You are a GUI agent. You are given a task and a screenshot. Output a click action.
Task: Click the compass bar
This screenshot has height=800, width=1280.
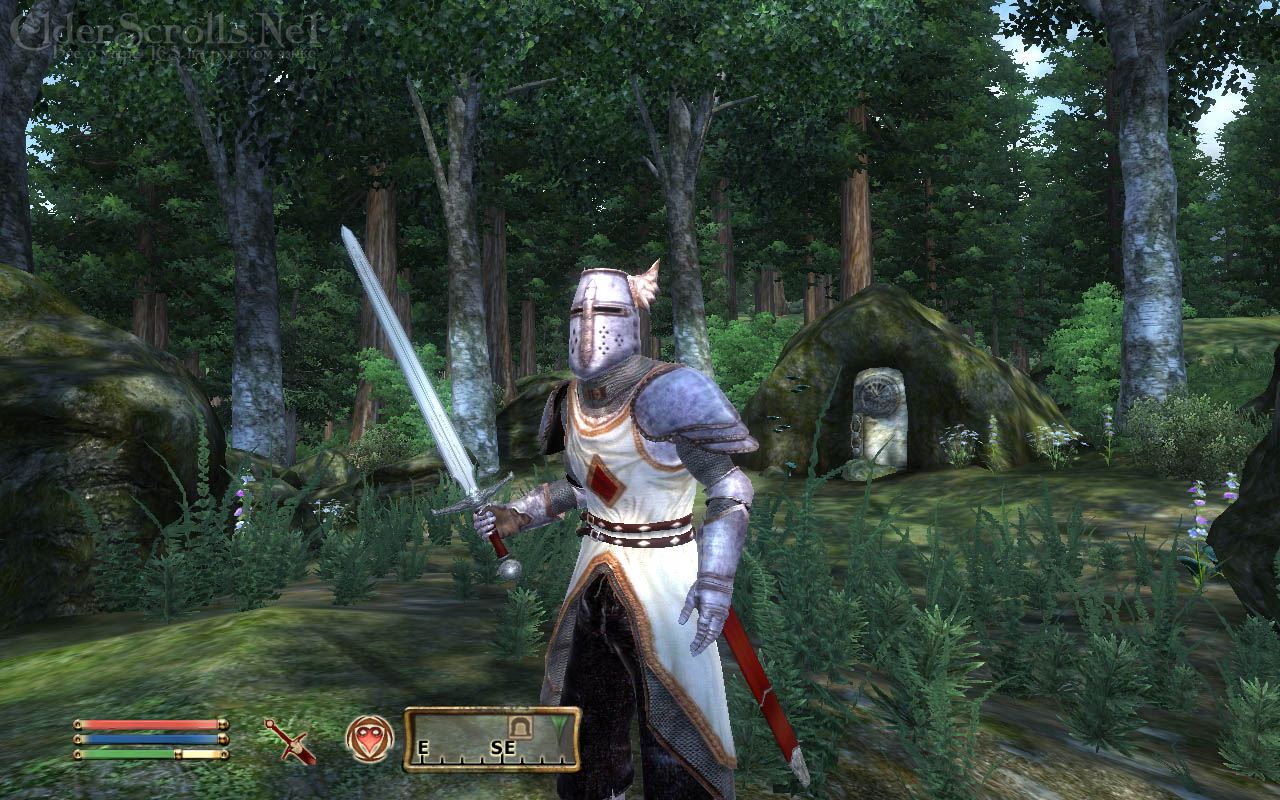[491, 739]
